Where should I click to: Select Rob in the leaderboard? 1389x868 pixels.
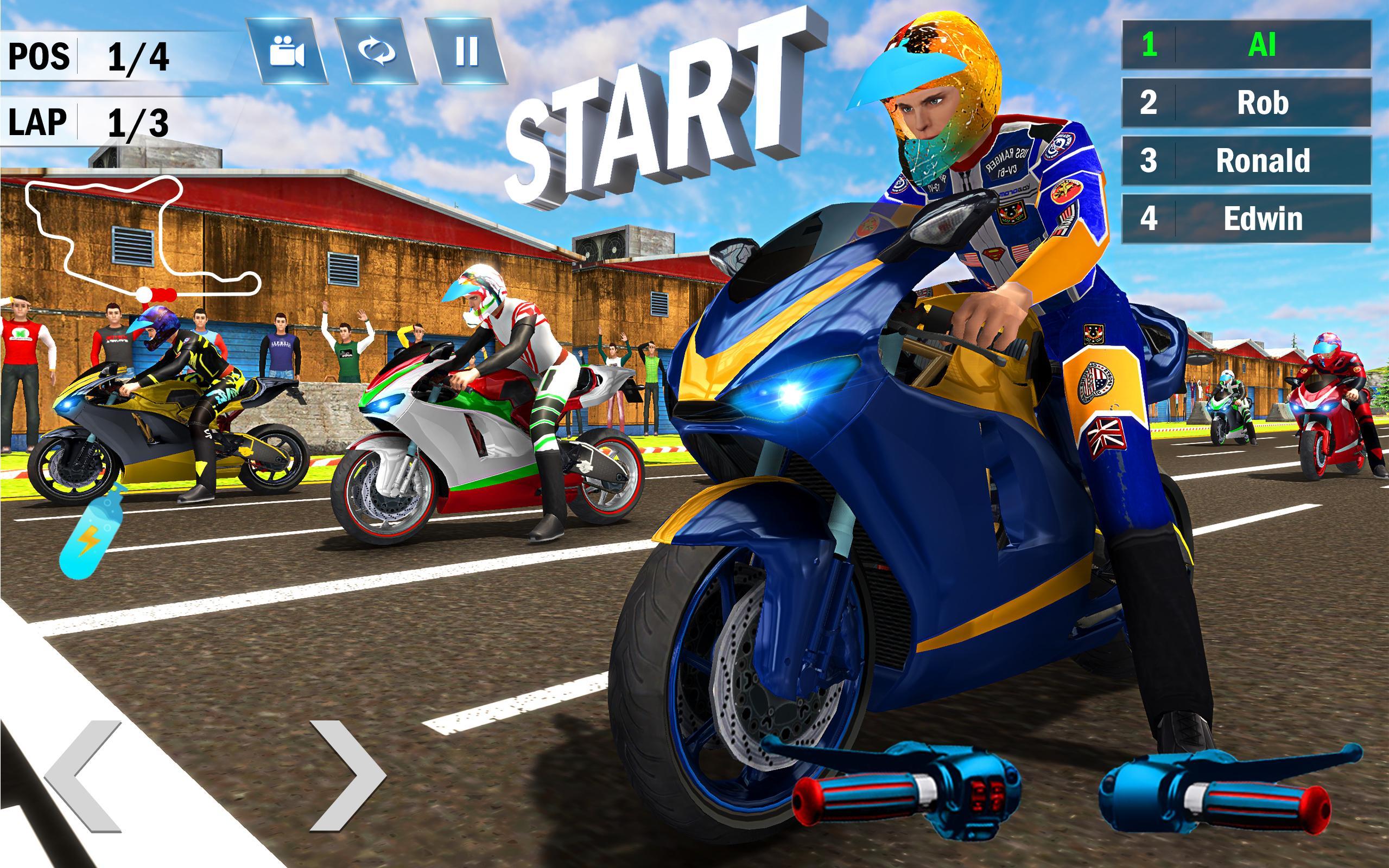1246,103
